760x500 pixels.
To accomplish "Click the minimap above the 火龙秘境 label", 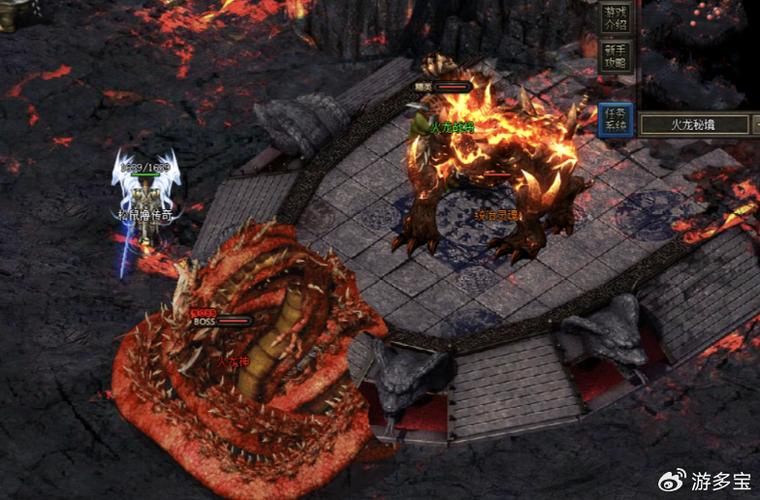I will (x=700, y=55).
